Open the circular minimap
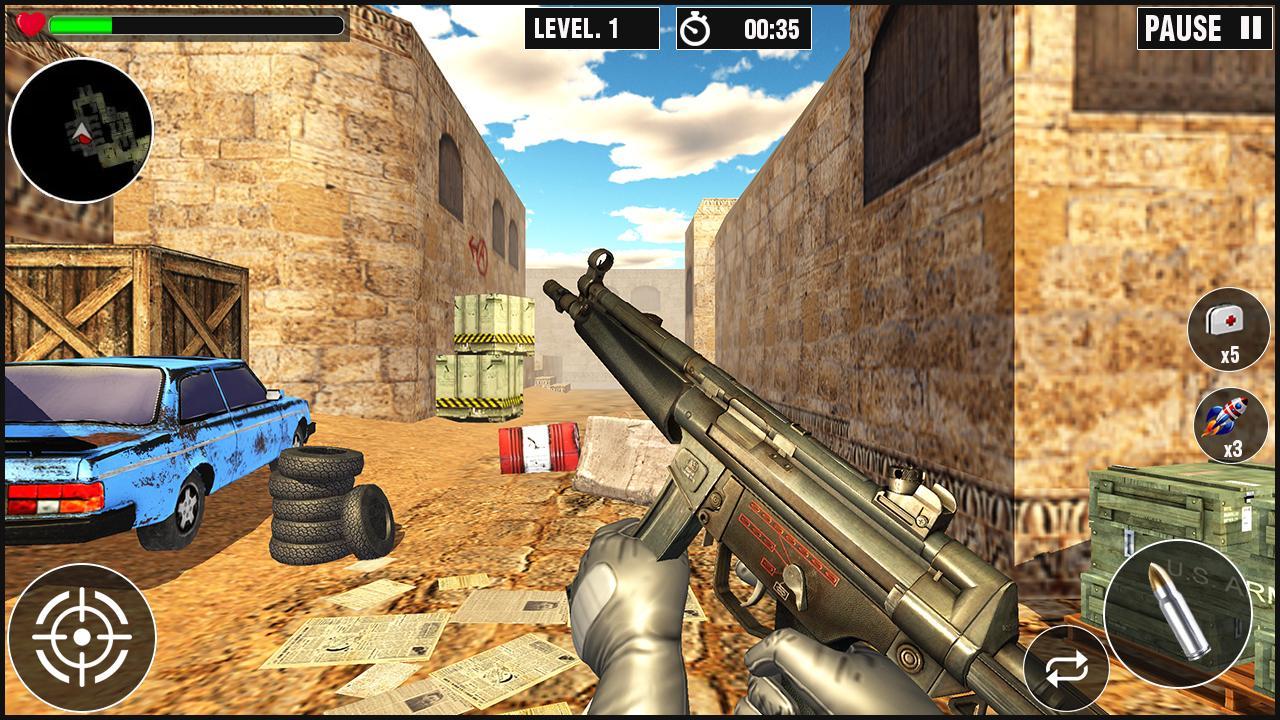Screen dimensions: 1280x720 pyautogui.click(x=81, y=130)
